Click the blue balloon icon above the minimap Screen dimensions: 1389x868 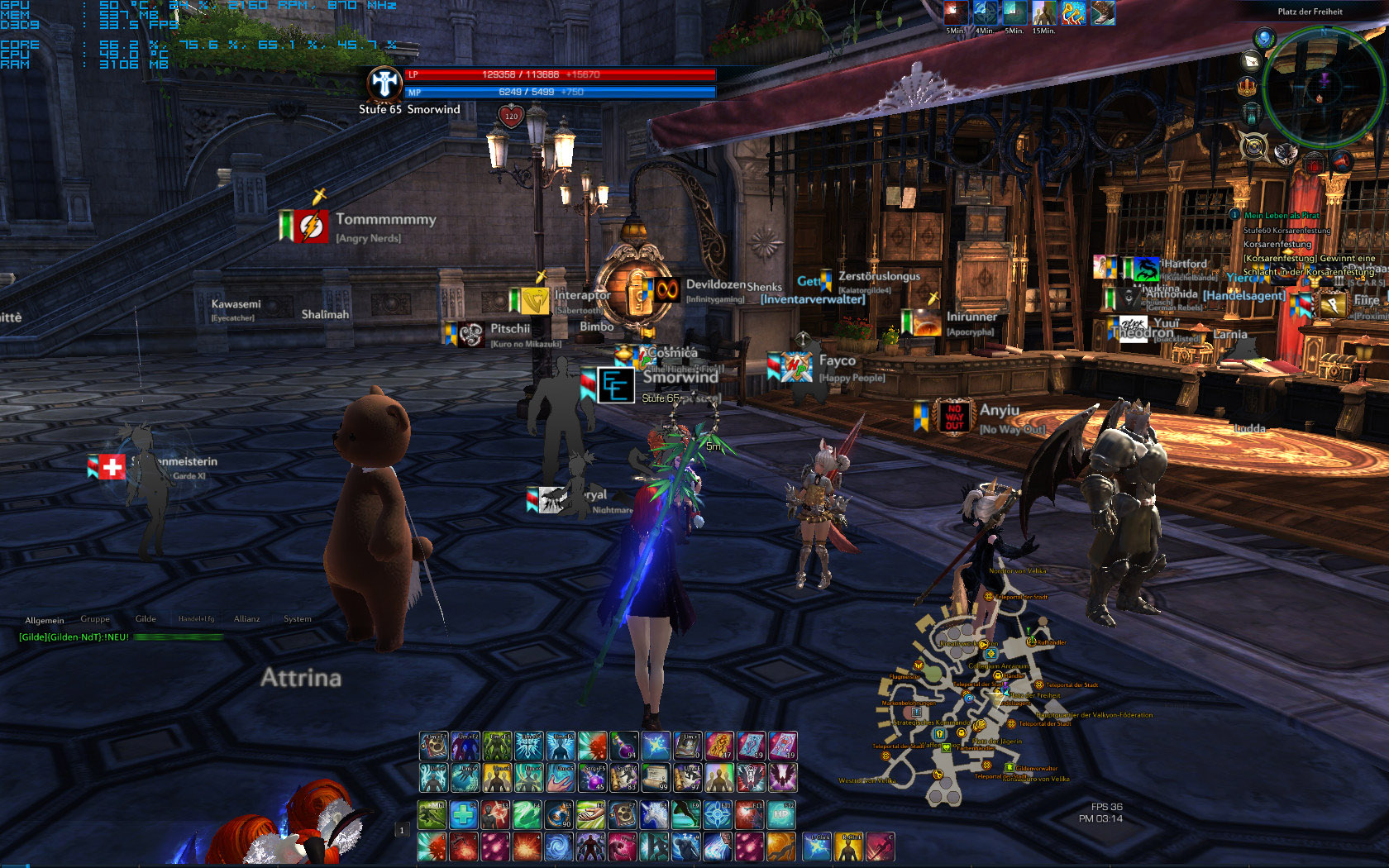[x=1263, y=37]
